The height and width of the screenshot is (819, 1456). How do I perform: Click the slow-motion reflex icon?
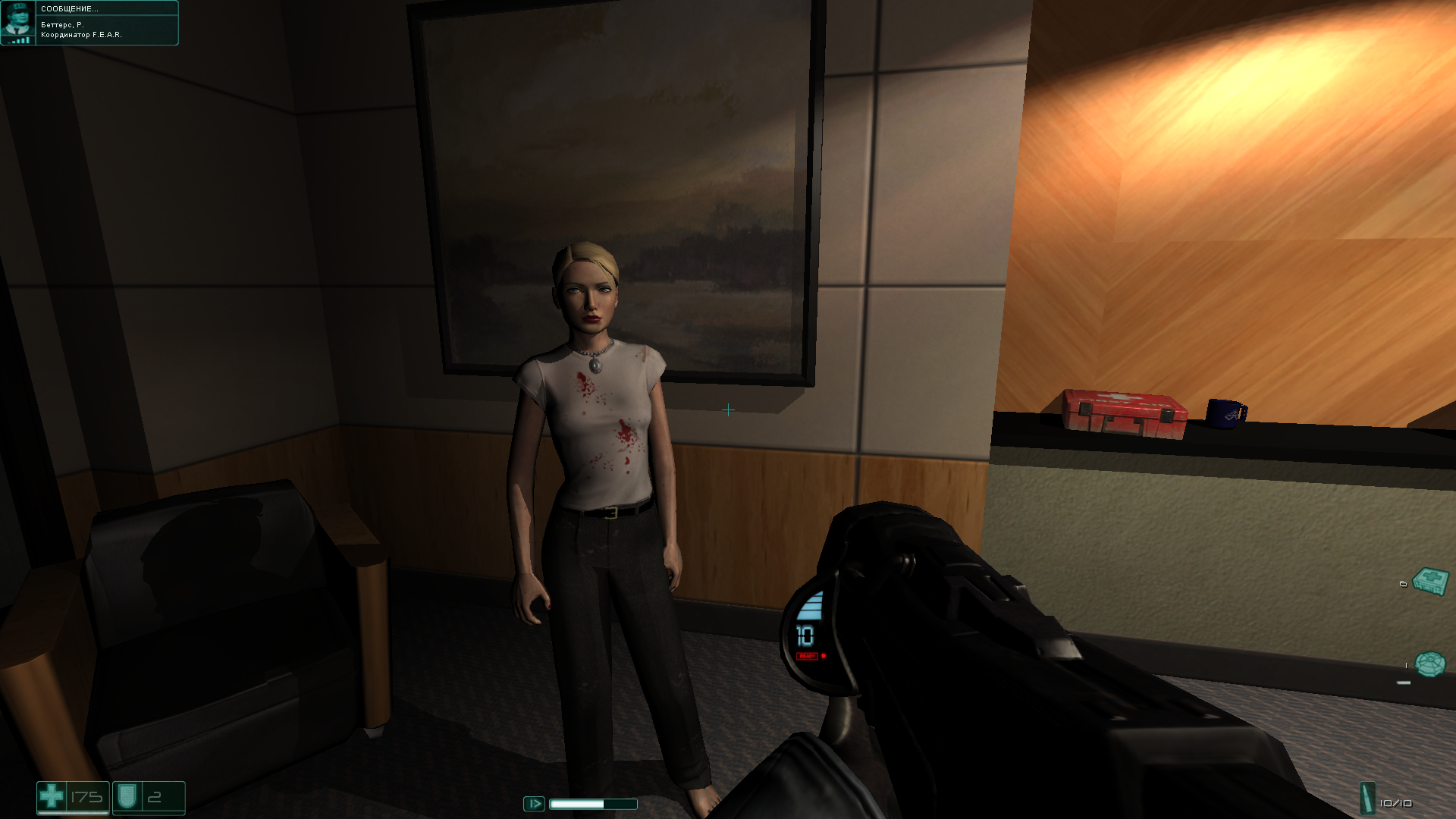pos(534,803)
